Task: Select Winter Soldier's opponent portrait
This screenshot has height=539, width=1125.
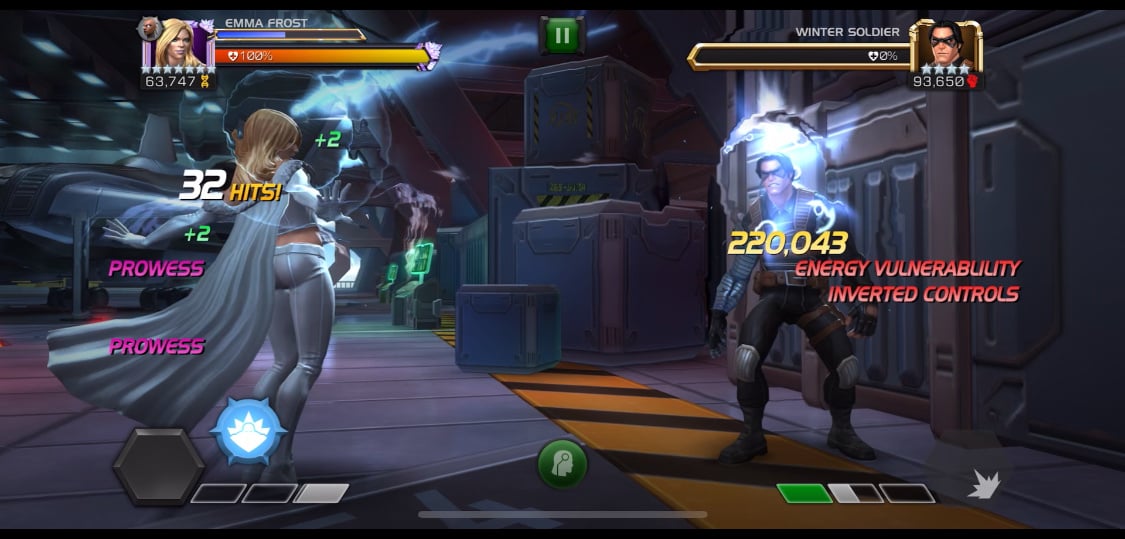Action: 945,46
